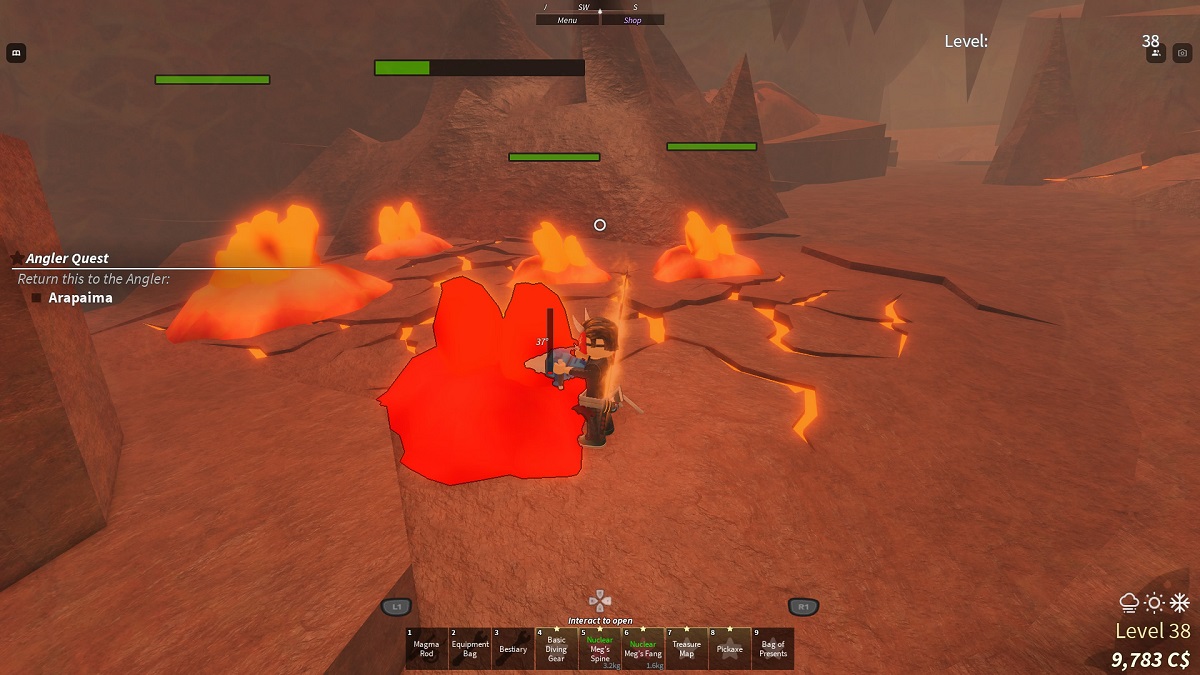Select the Nuclear Meg's Fang slot
This screenshot has height=675, width=1200.
tap(643, 648)
